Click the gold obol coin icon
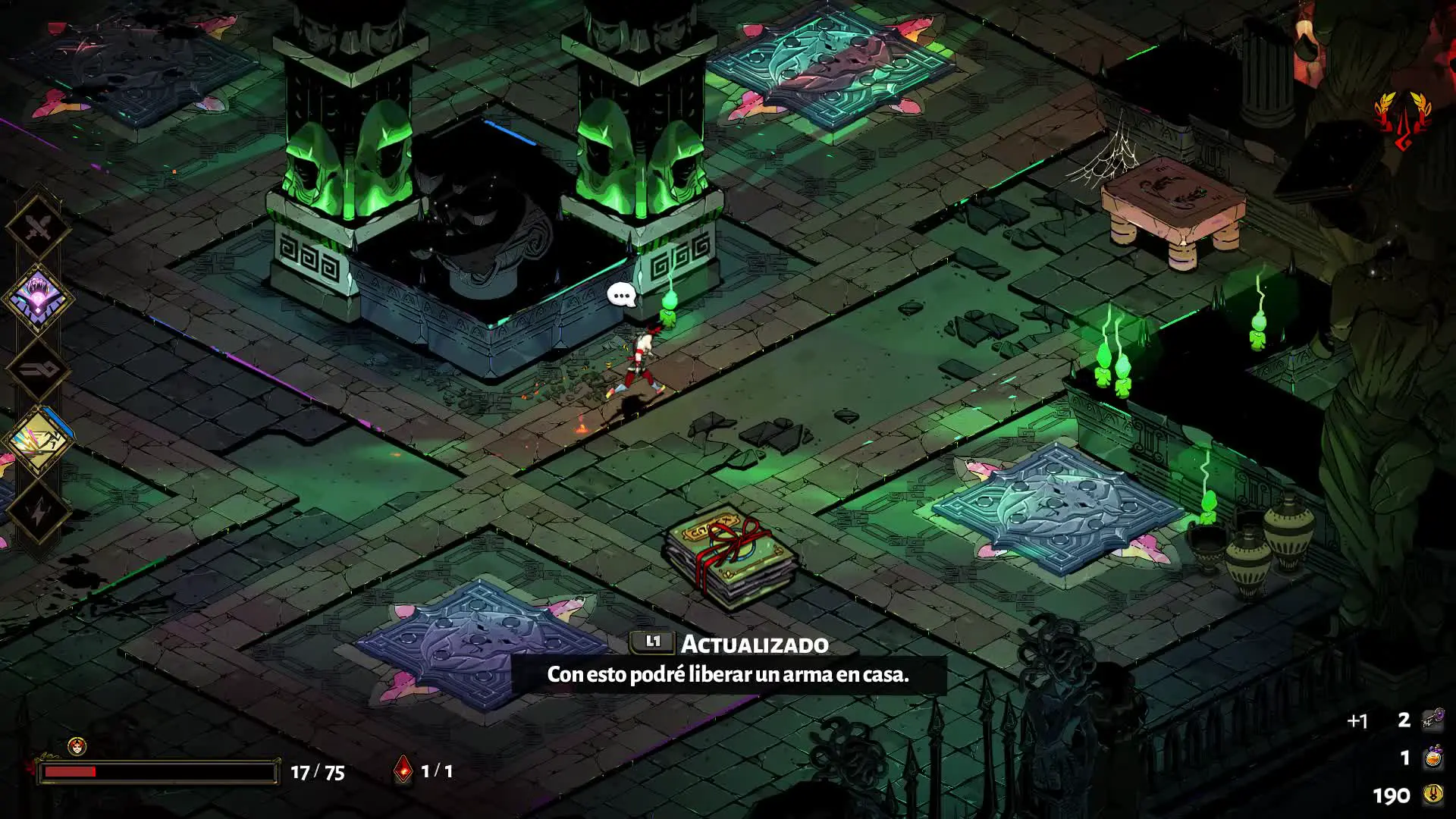 coord(1432,795)
